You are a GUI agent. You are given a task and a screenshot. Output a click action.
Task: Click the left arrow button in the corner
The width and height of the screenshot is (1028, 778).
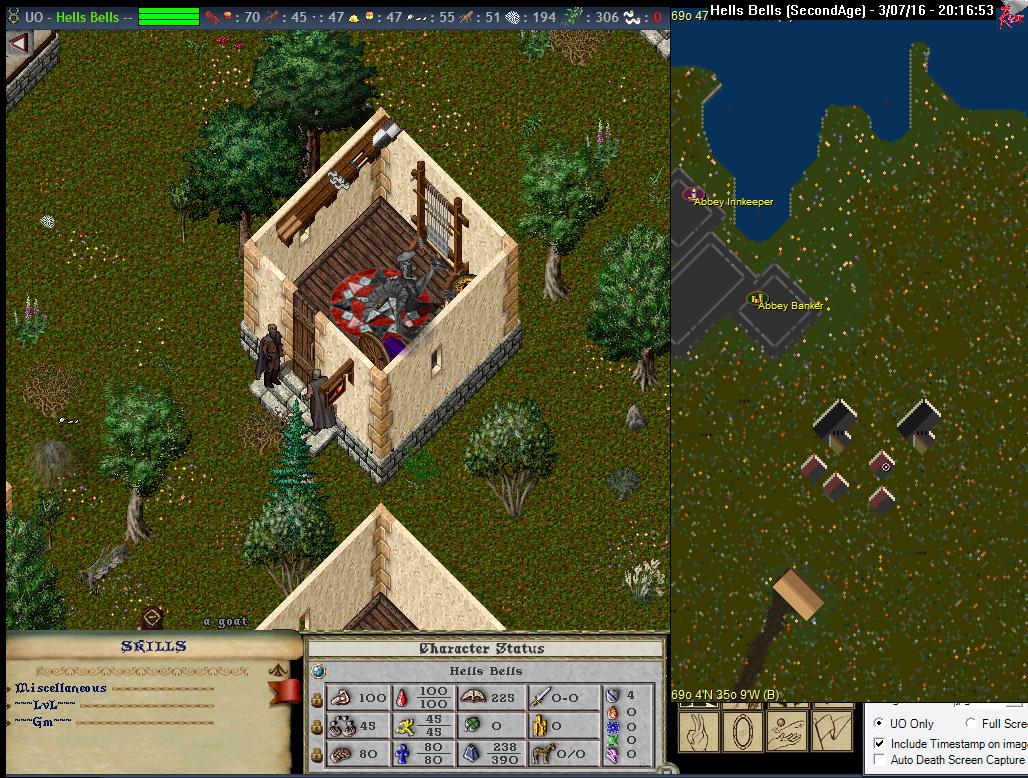point(18,43)
